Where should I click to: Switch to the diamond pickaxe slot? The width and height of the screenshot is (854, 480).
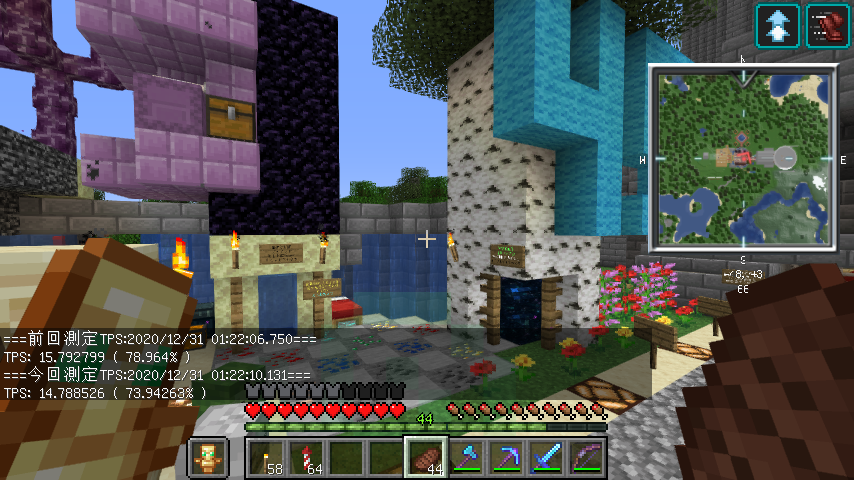[505, 458]
